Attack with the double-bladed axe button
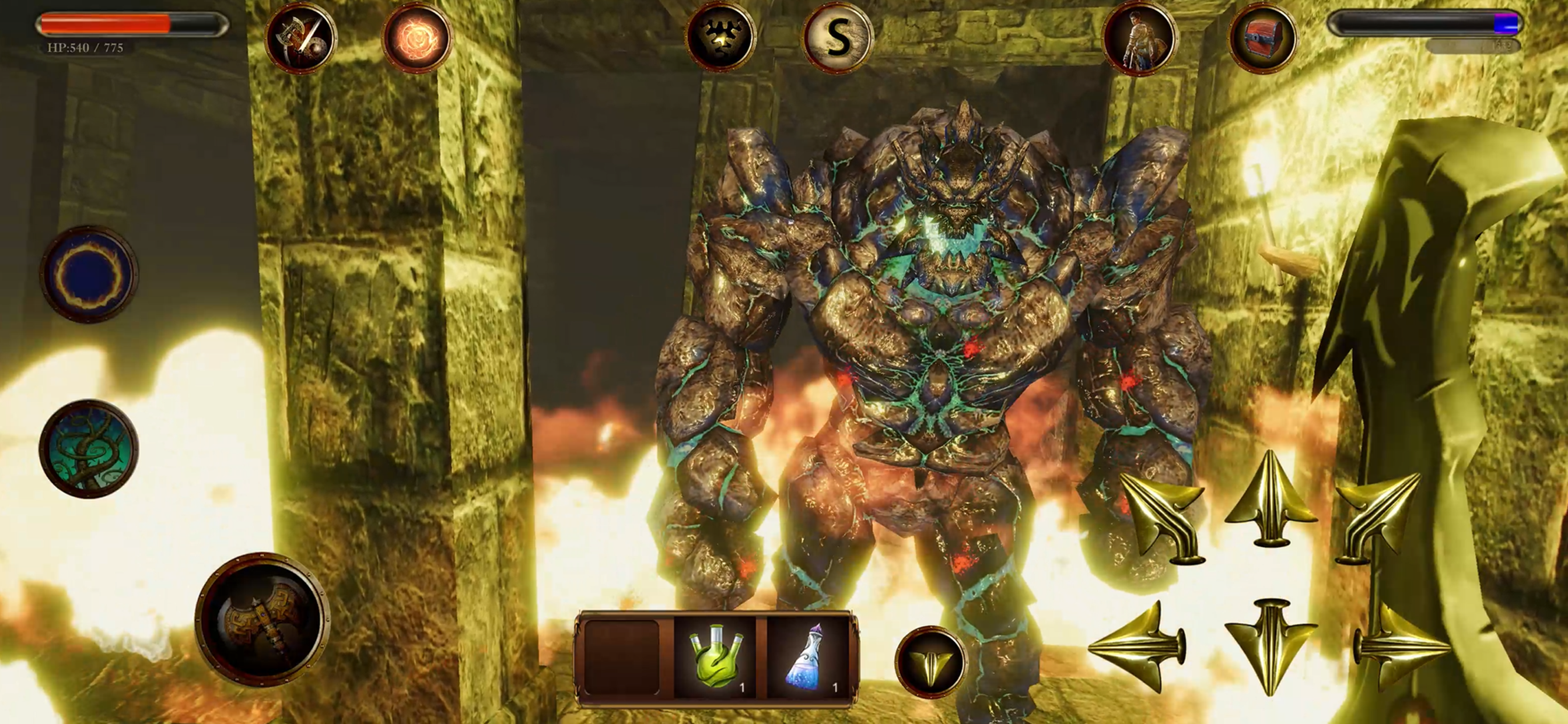 (x=262, y=619)
